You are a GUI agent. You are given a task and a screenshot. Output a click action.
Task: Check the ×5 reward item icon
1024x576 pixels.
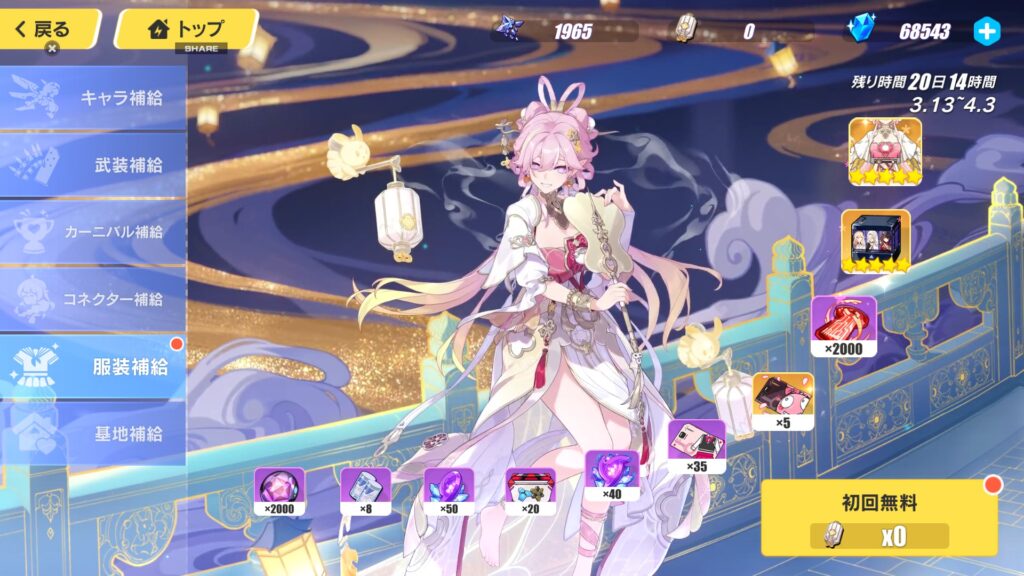[x=782, y=401]
